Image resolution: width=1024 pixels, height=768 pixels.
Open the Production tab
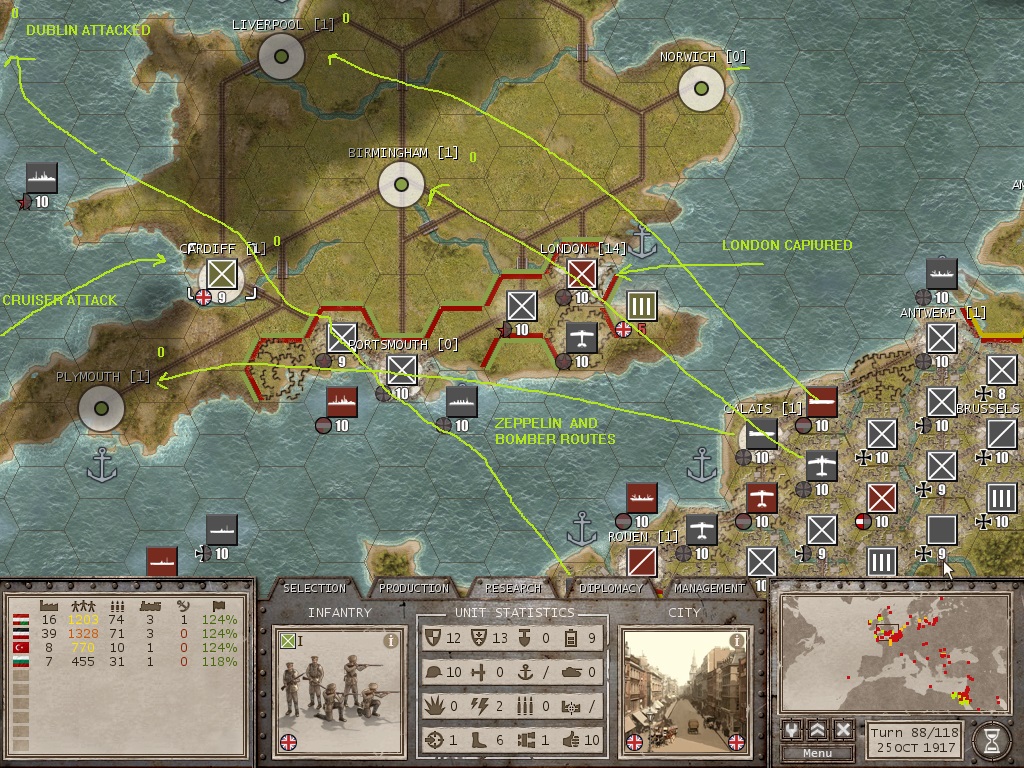(x=414, y=588)
